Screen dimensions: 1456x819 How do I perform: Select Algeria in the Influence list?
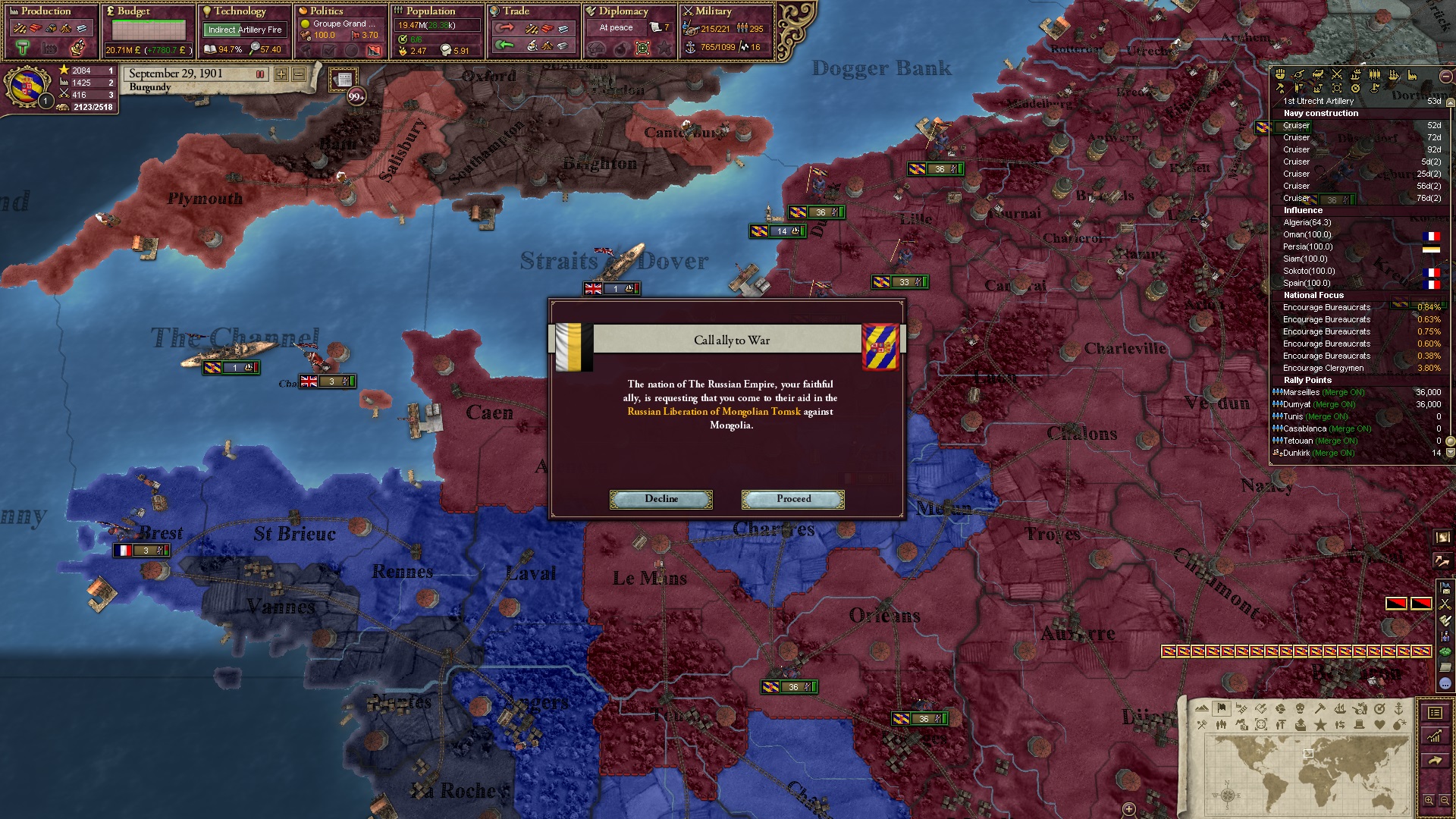click(x=1307, y=222)
